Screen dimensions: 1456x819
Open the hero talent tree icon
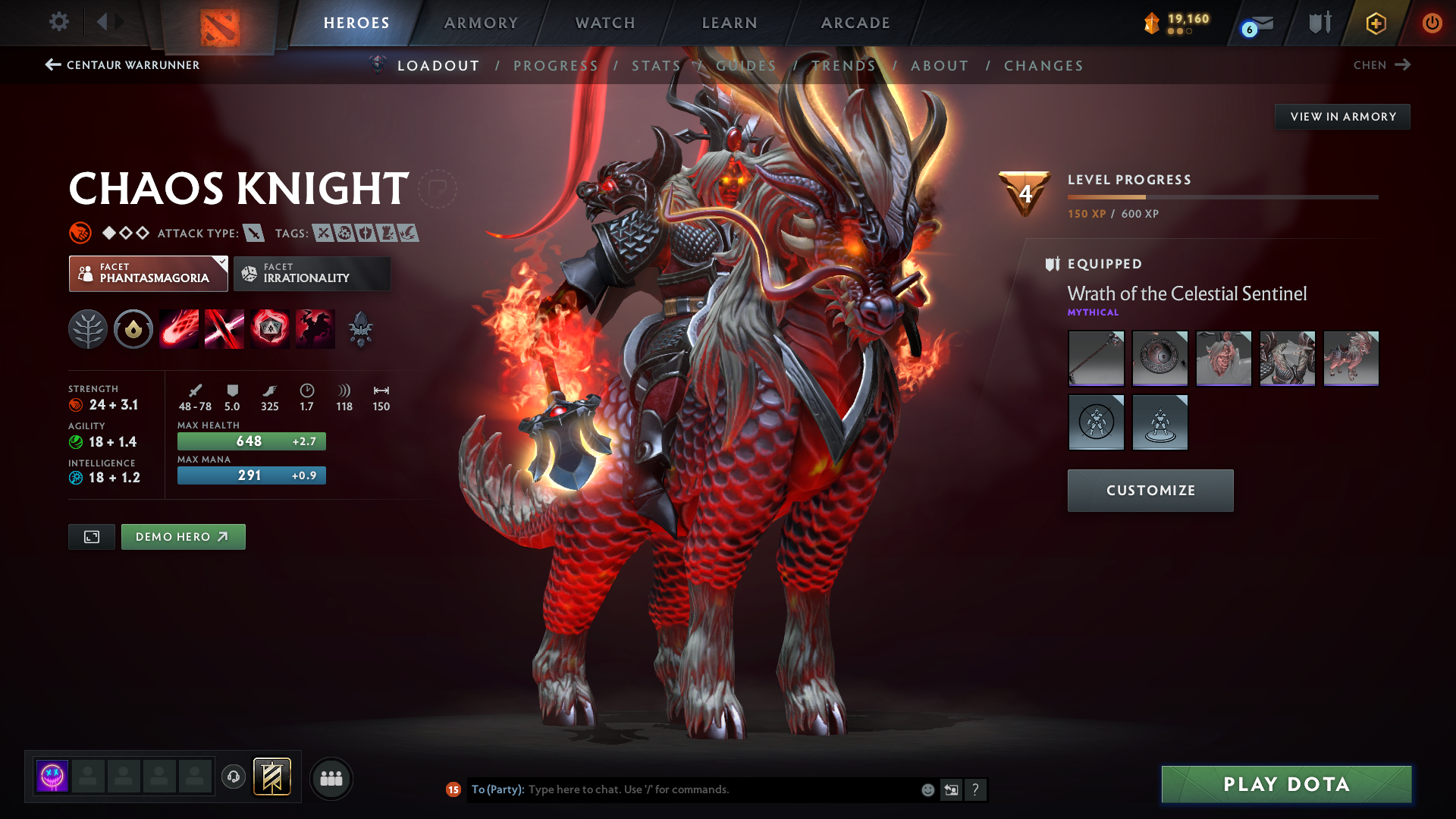tap(88, 328)
